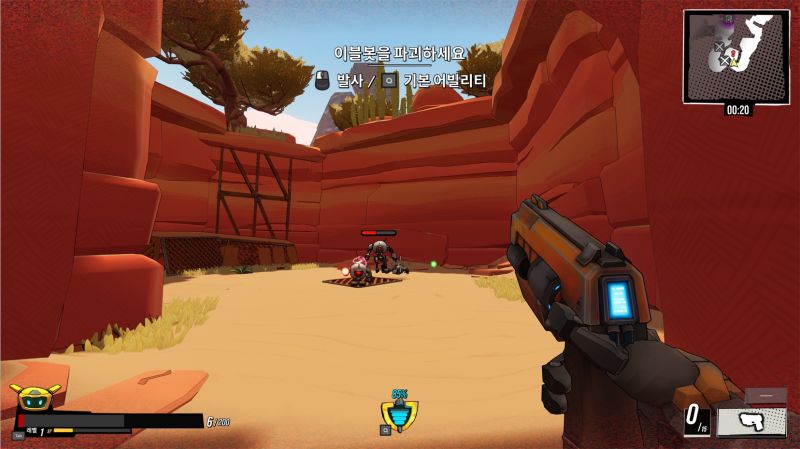This screenshot has height=449, width=800.
Task: Click the yellow robot character portrait
Action: coord(34,397)
